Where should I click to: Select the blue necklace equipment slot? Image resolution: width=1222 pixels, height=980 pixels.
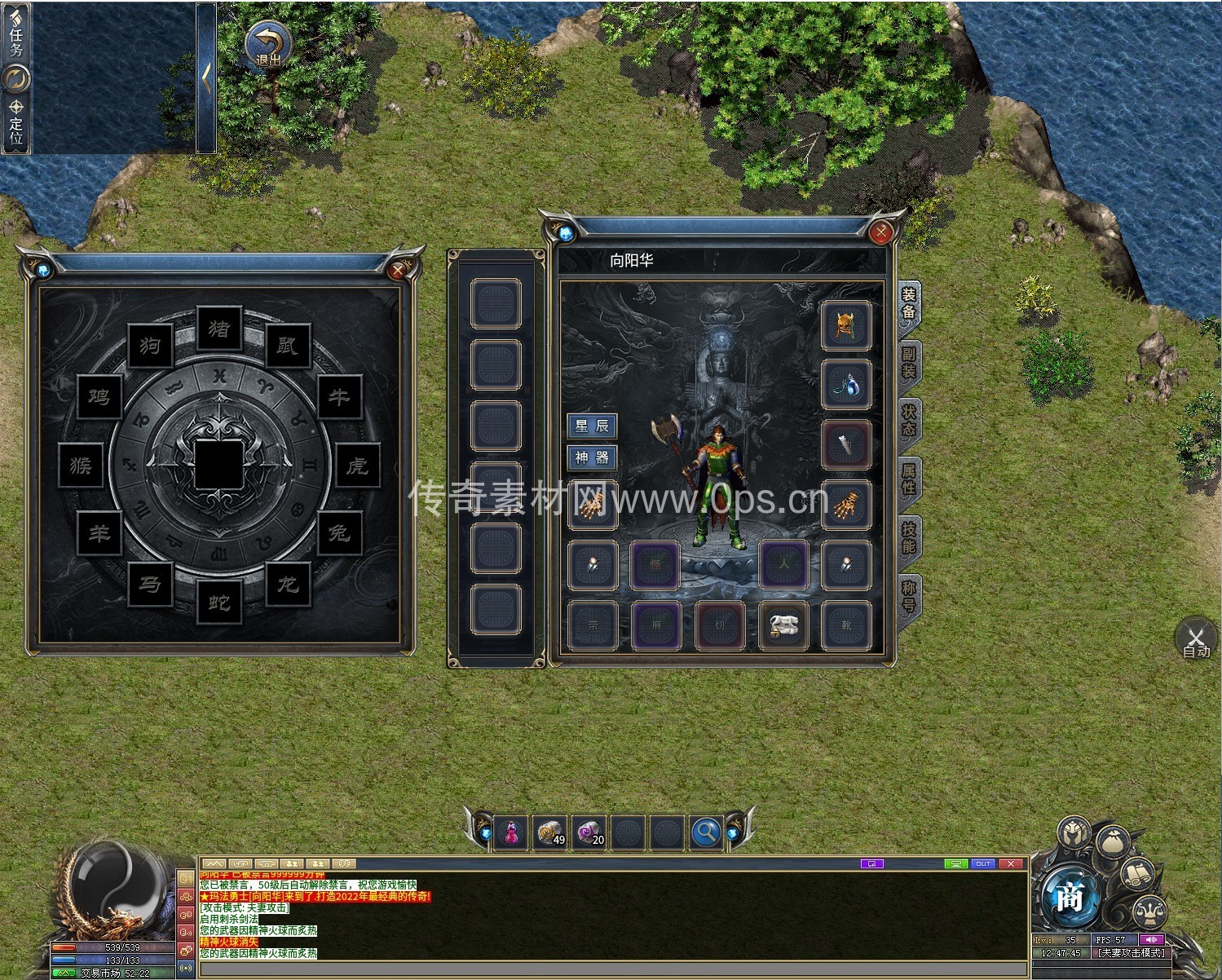click(845, 385)
